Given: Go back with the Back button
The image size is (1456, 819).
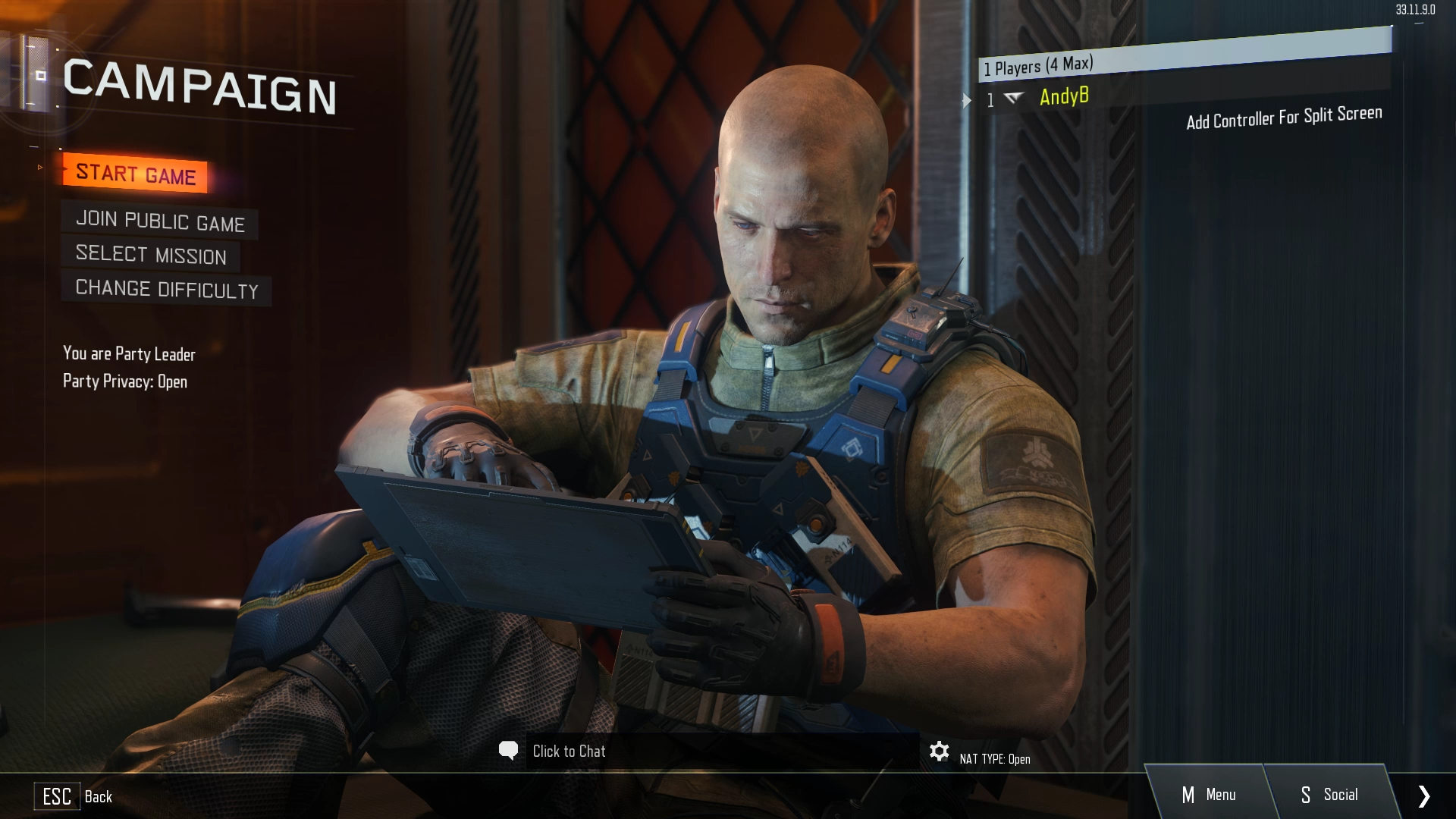Looking at the screenshot, I should [x=74, y=796].
